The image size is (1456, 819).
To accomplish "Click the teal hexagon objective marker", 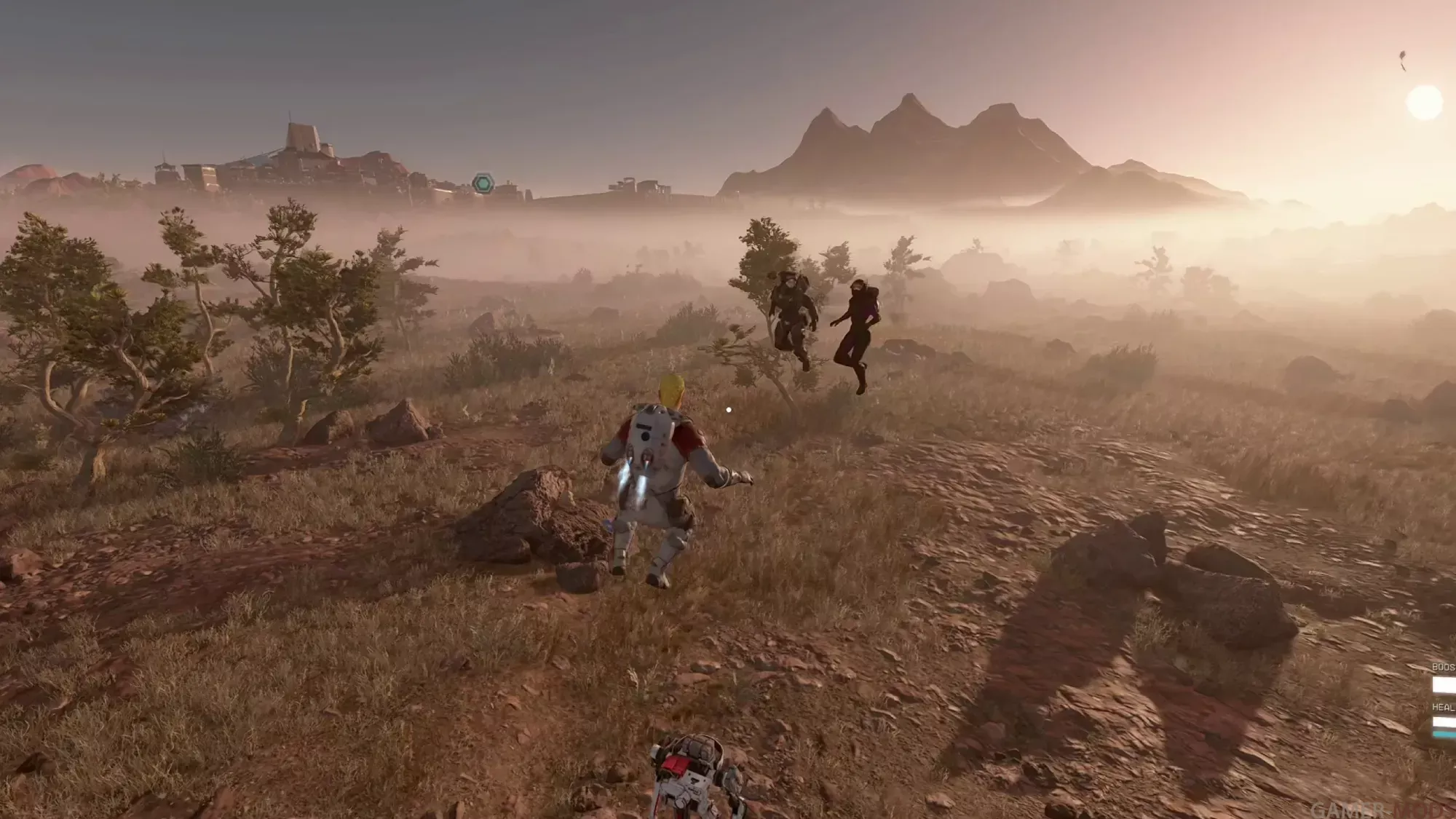I will tap(483, 183).
